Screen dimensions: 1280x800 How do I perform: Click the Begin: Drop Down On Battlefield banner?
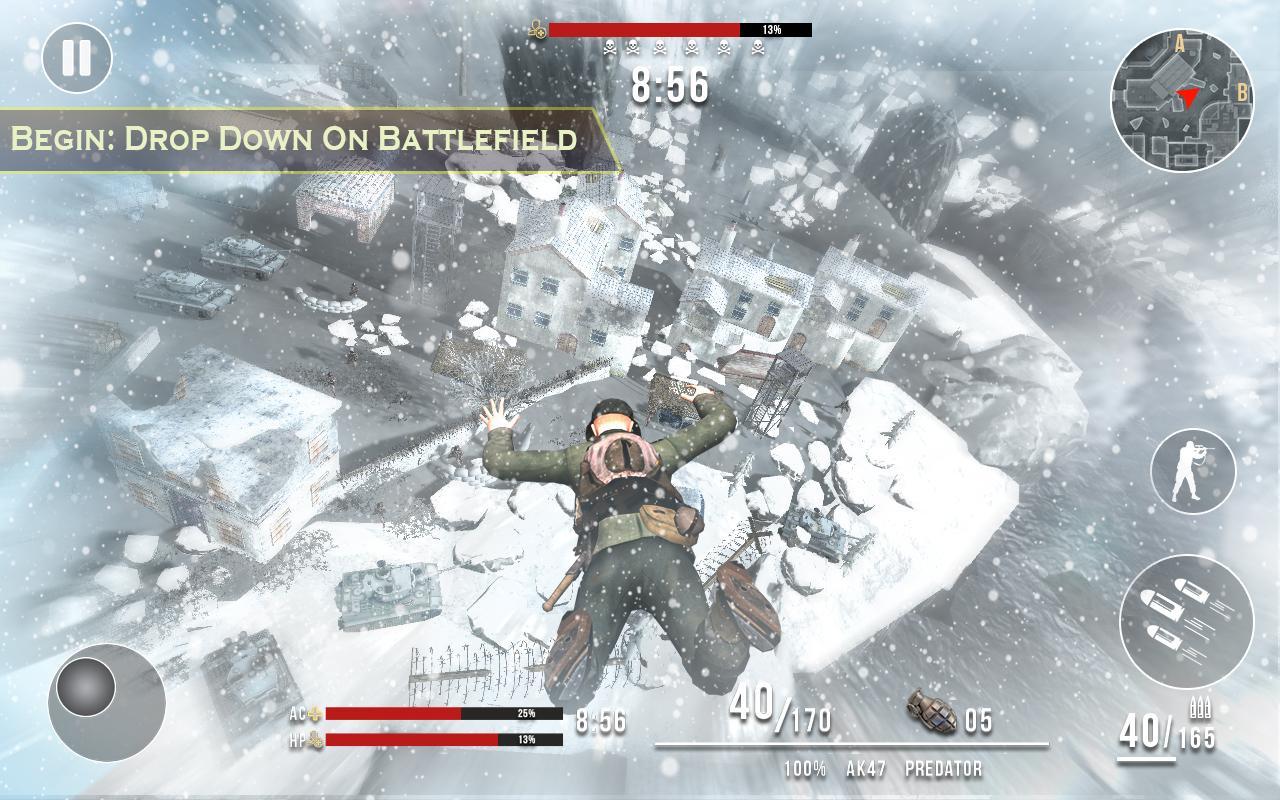coord(296,139)
